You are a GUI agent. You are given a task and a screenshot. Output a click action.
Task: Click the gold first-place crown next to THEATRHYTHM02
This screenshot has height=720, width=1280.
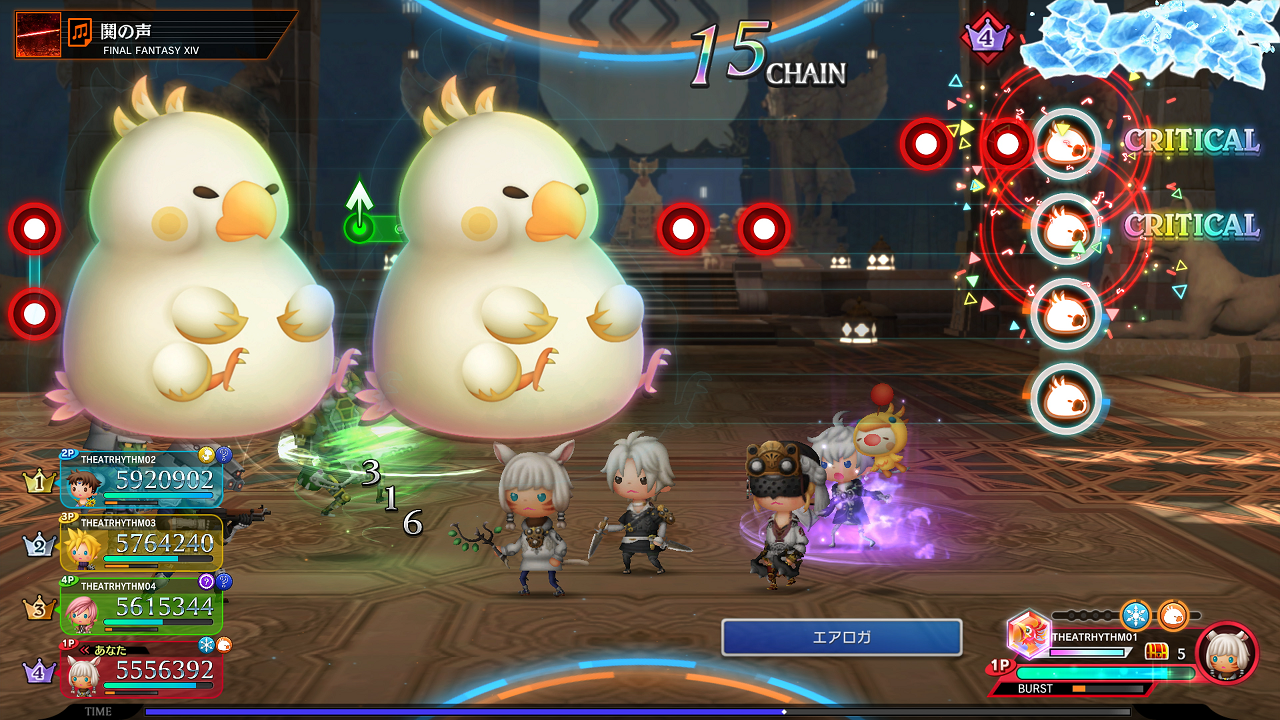[39, 482]
